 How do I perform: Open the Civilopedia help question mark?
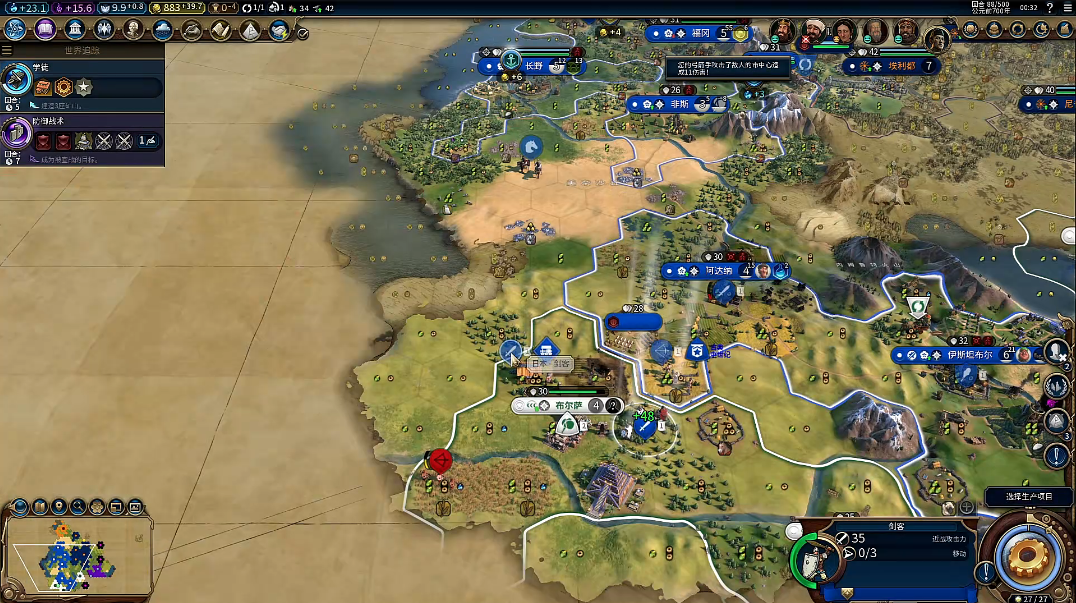click(1049, 8)
